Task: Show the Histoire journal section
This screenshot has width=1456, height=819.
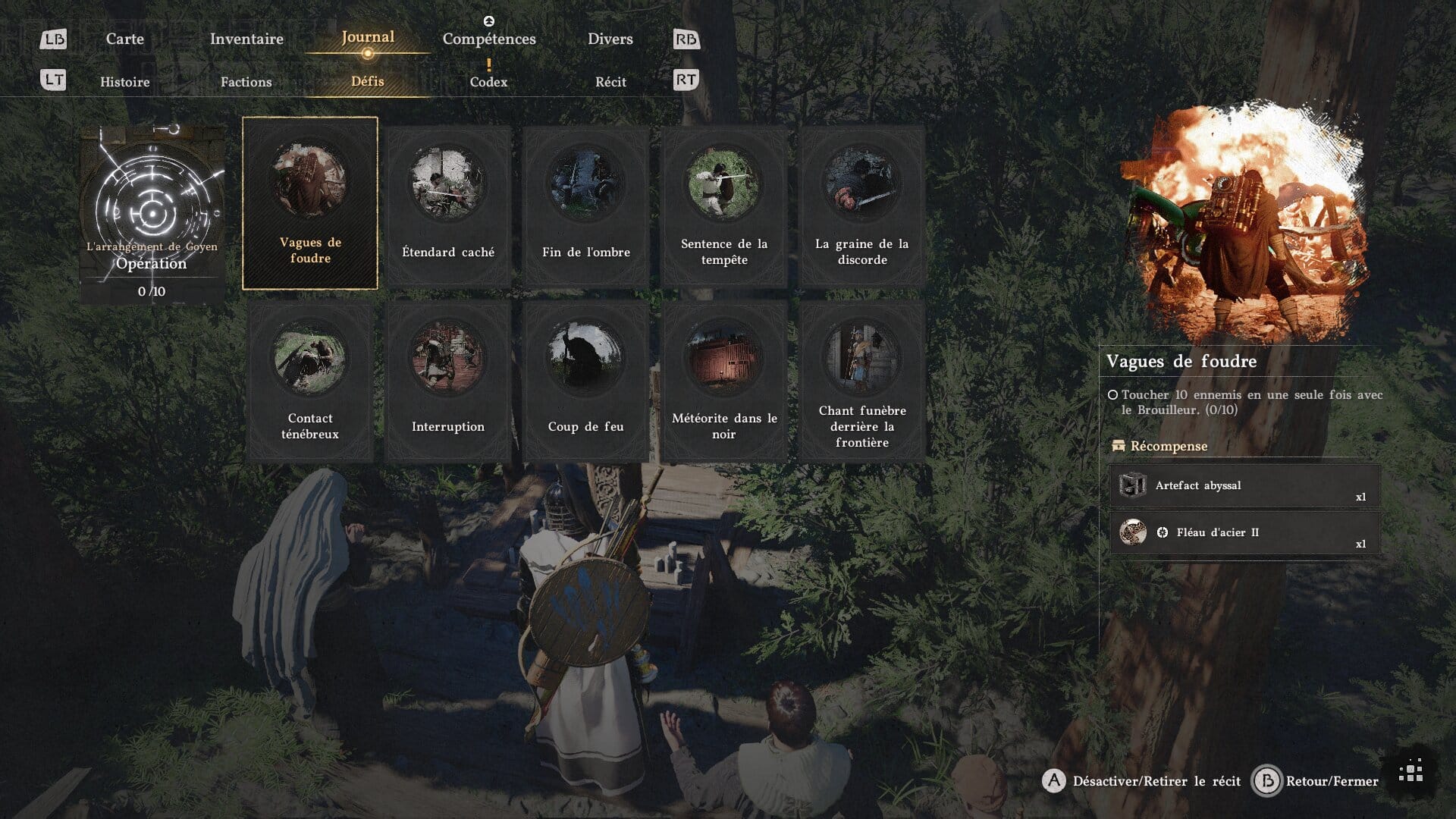Action: coord(125,82)
